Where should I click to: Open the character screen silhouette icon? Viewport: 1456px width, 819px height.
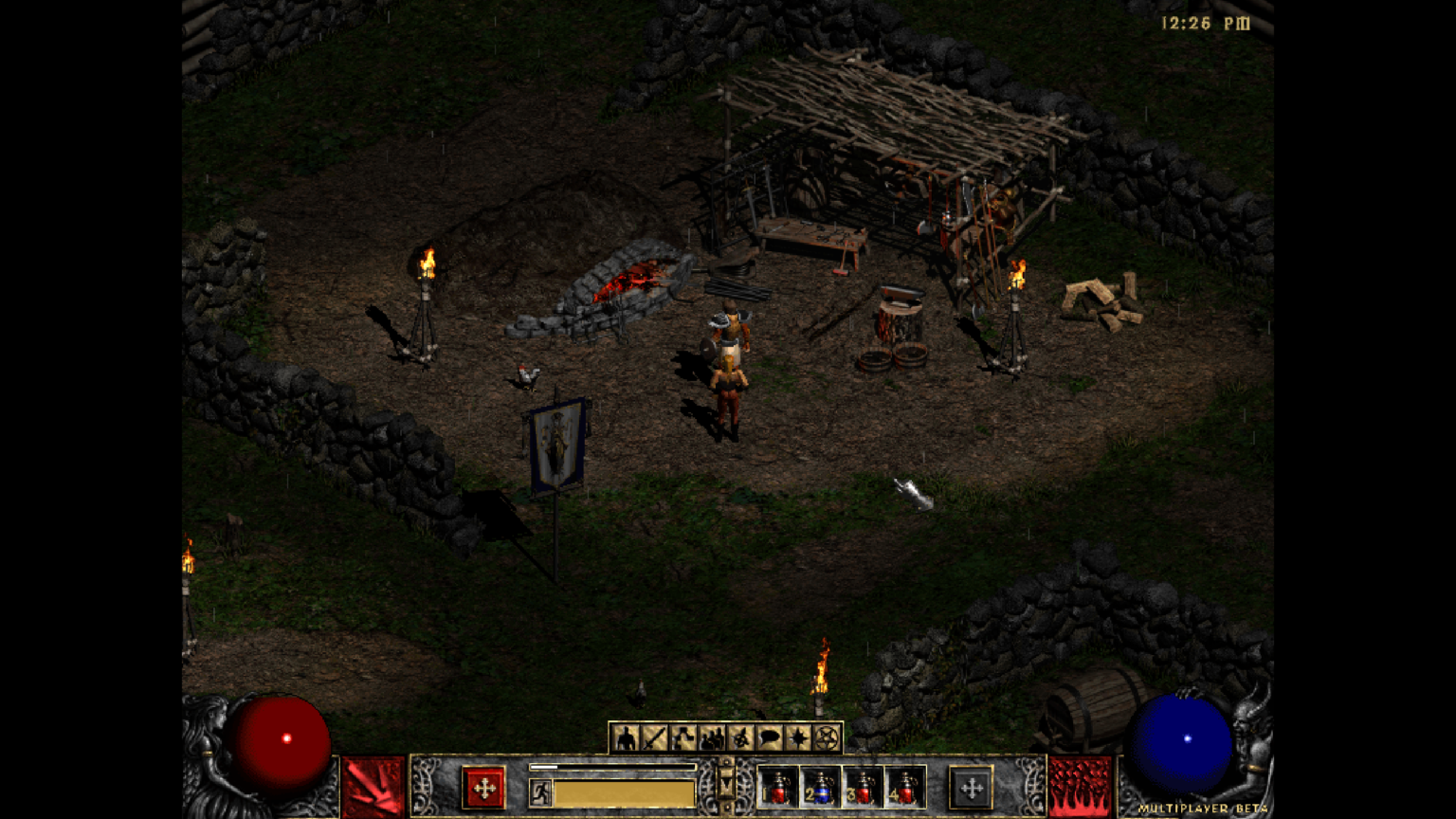tap(626, 737)
